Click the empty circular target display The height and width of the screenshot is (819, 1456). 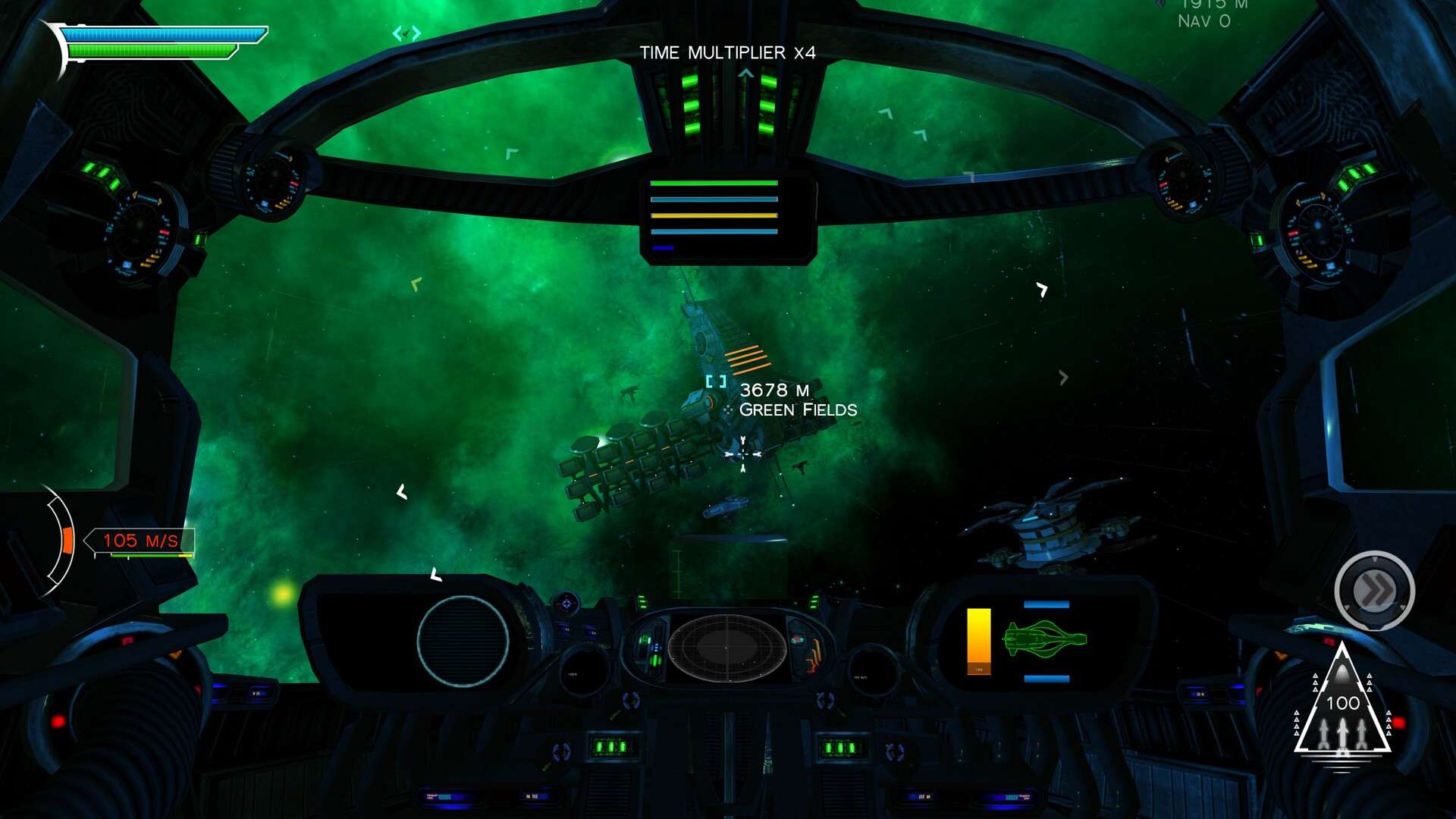(x=463, y=642)
